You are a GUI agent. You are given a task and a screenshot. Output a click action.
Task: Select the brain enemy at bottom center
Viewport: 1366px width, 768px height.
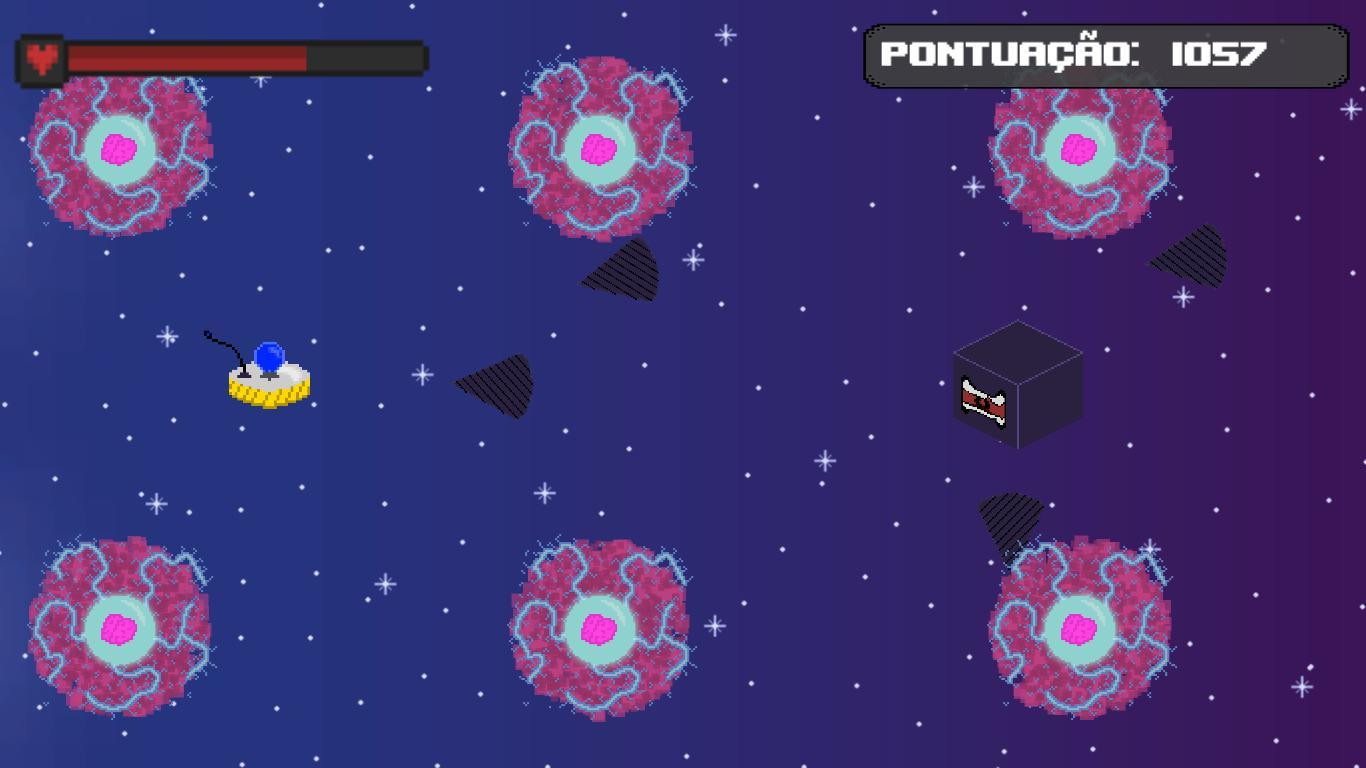click(x=600, y=630)
